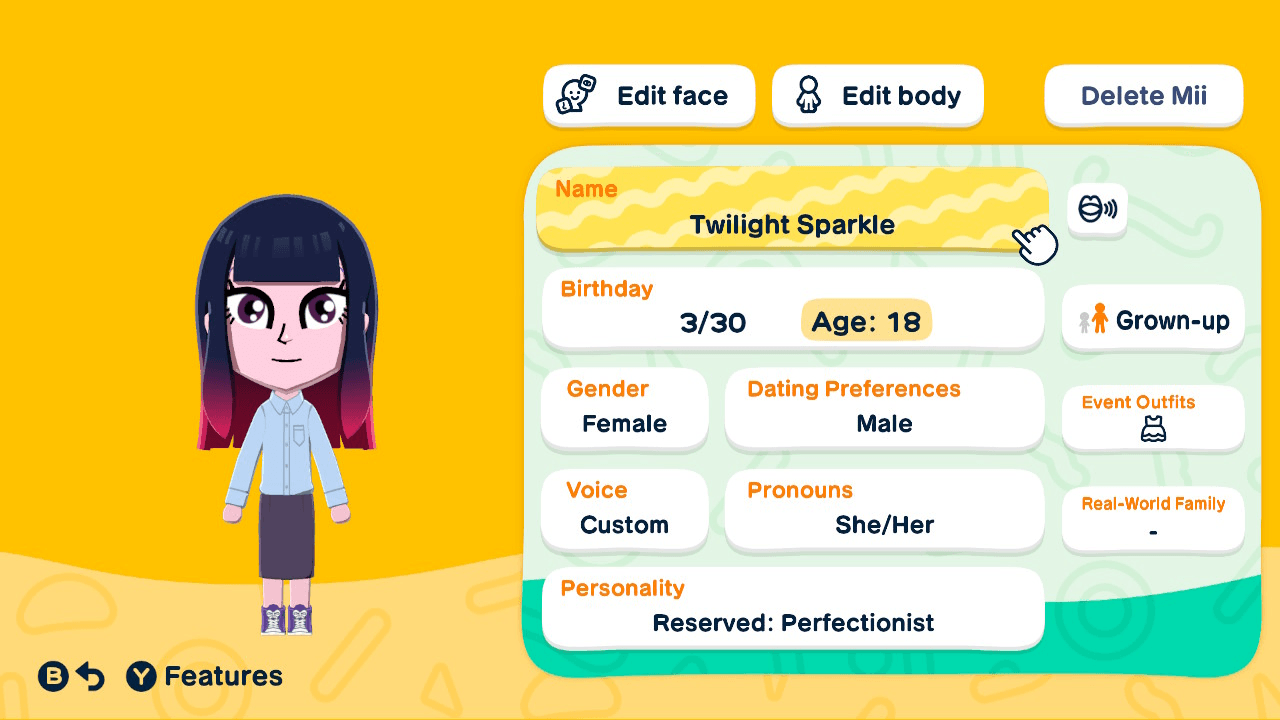Screen dimensions: 1280x720
Task: Switch Dating Preferences from Male
Action: tap(884, 408)
